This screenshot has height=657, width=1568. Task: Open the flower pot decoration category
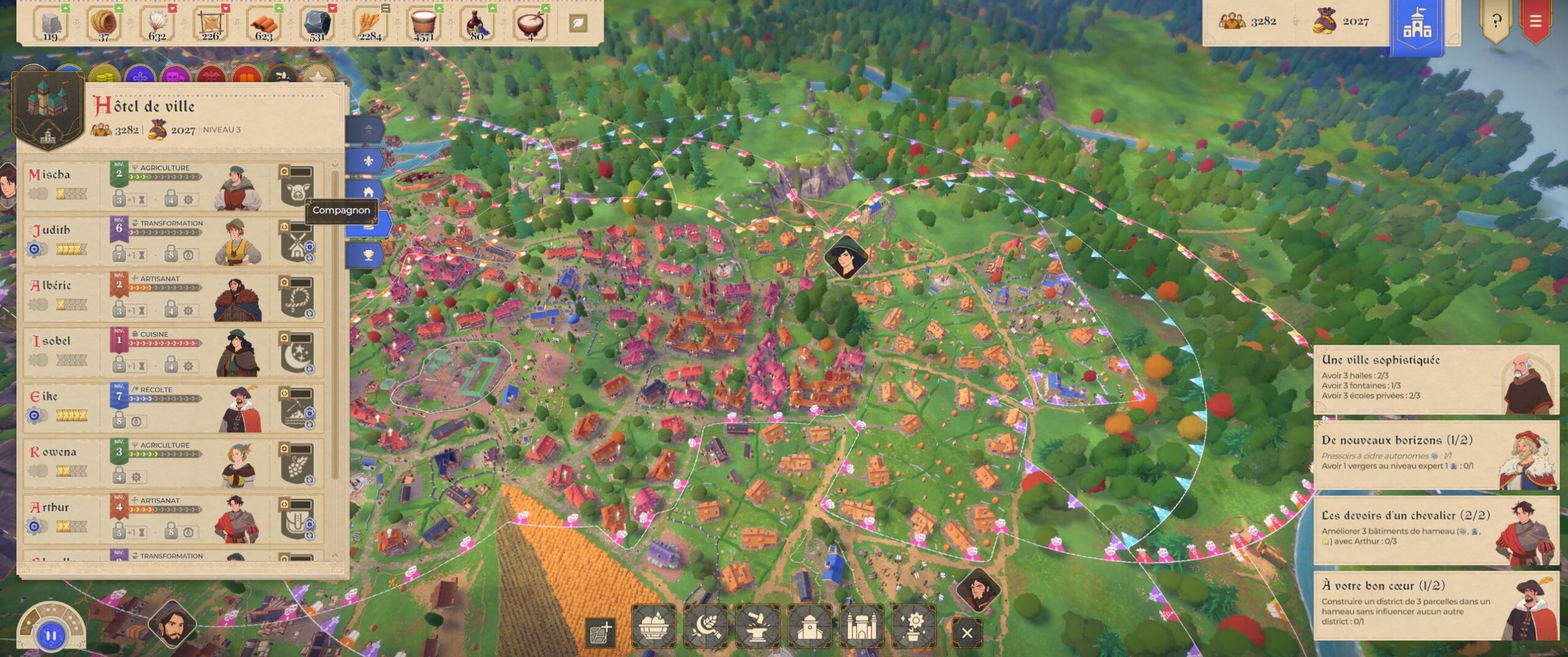pyautogui.click(x=914, y=626)
